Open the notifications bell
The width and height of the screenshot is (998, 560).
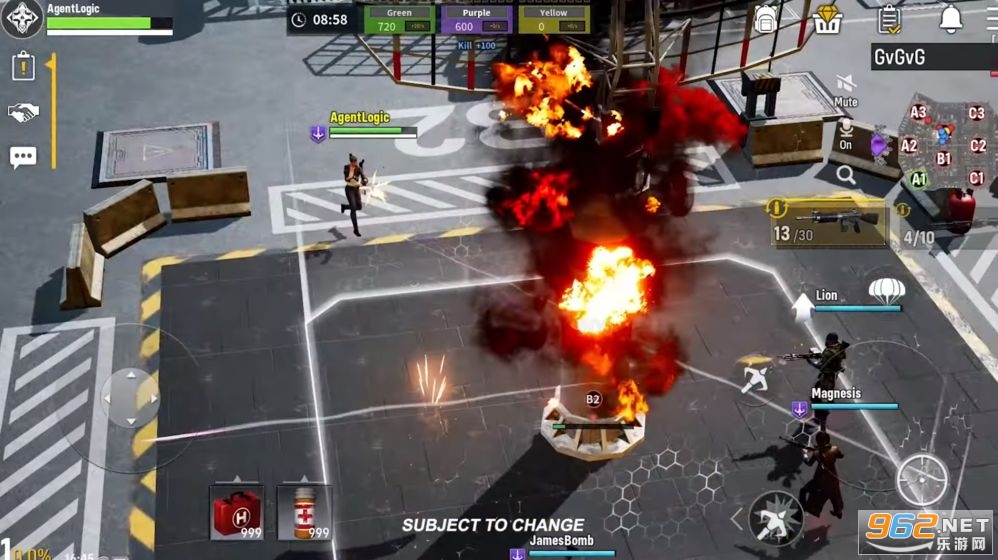pos(950,18)
